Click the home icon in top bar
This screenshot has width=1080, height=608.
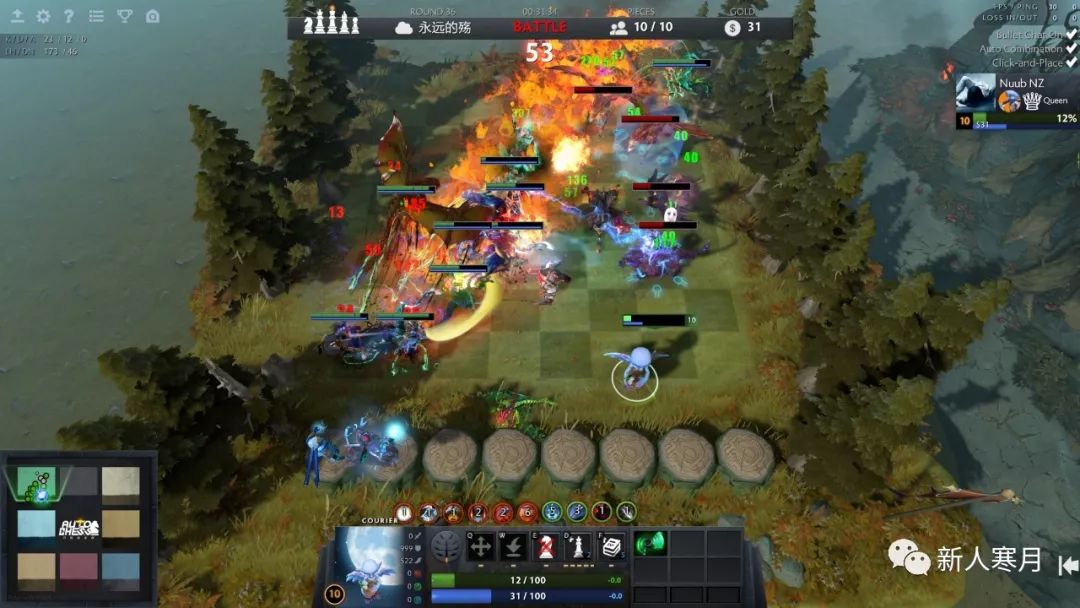click(152, 16)
